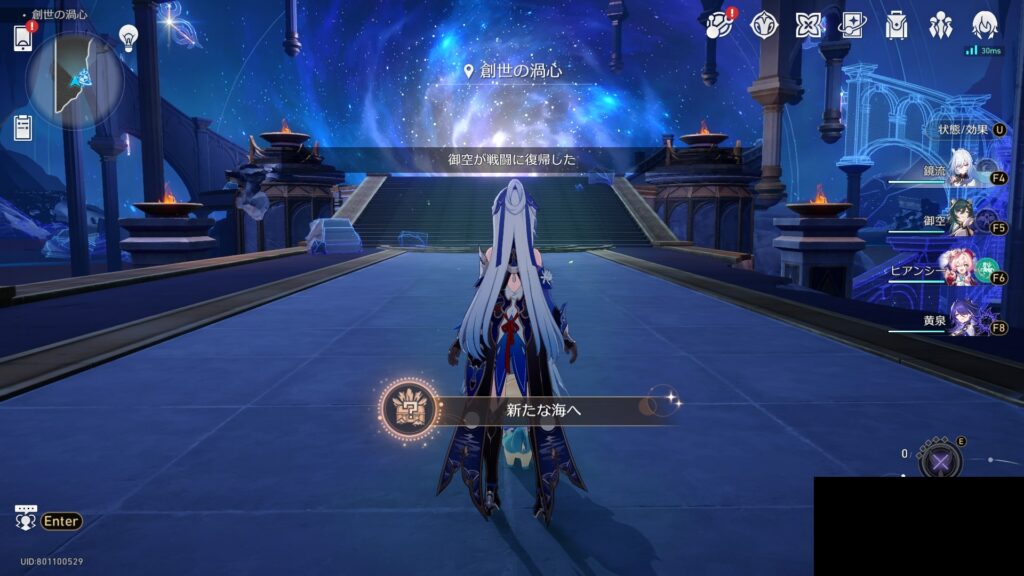Open the circular minimap
This screenshot has width=1024, height=576.
[x=75, y=79]
